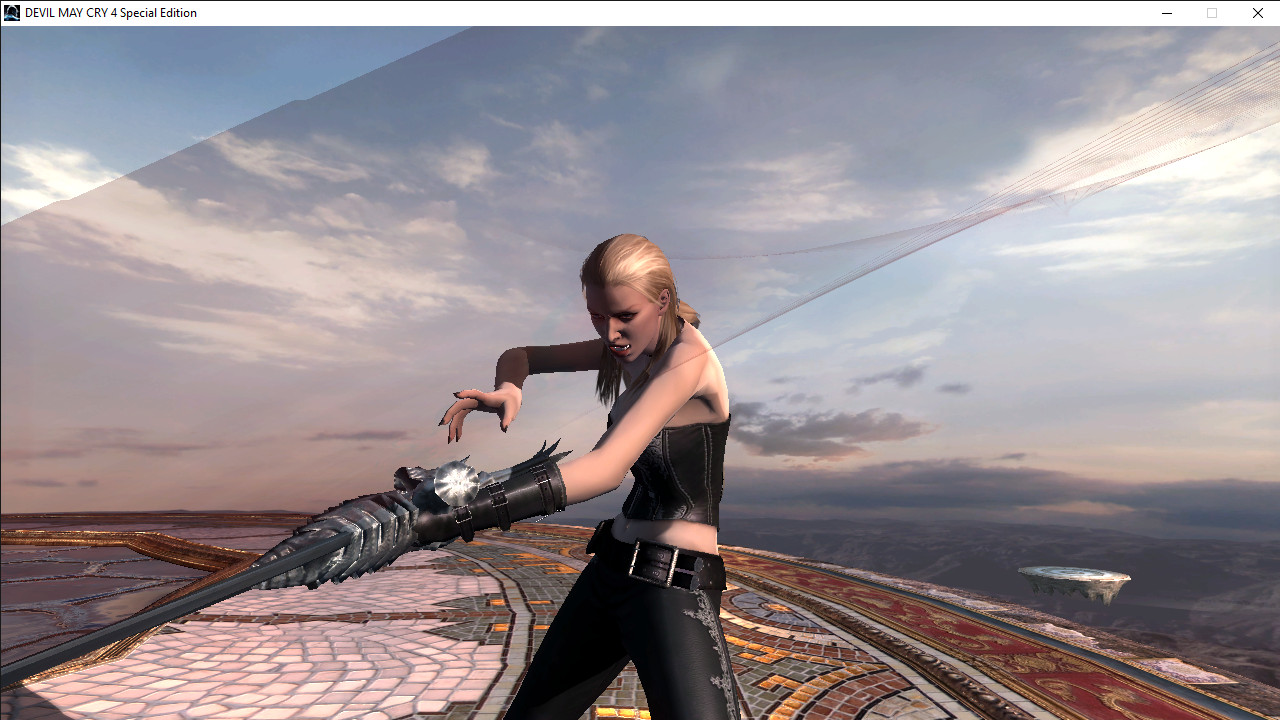Click the maximize square icon

point(1211,13)
